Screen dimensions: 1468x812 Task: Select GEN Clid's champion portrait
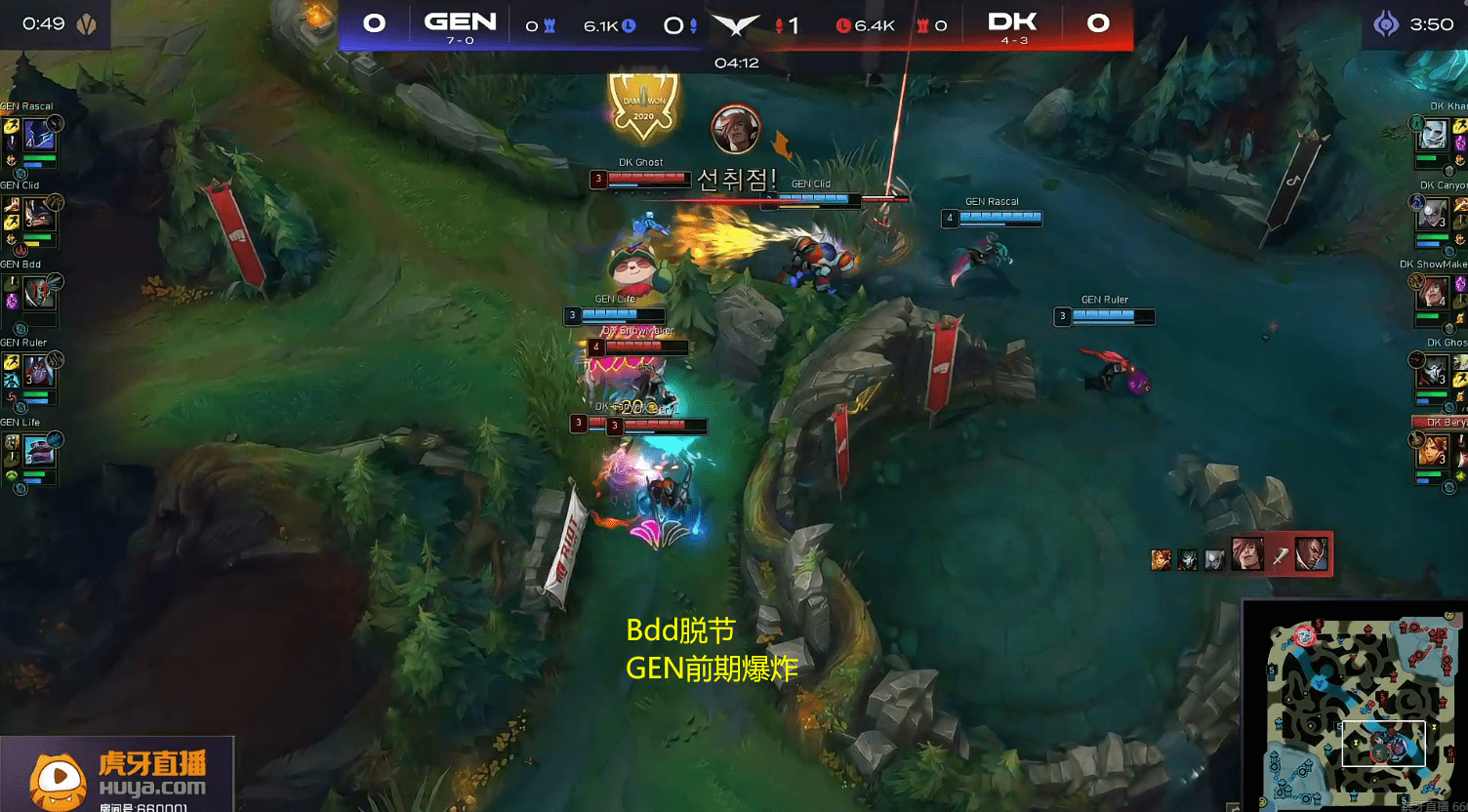38,212
